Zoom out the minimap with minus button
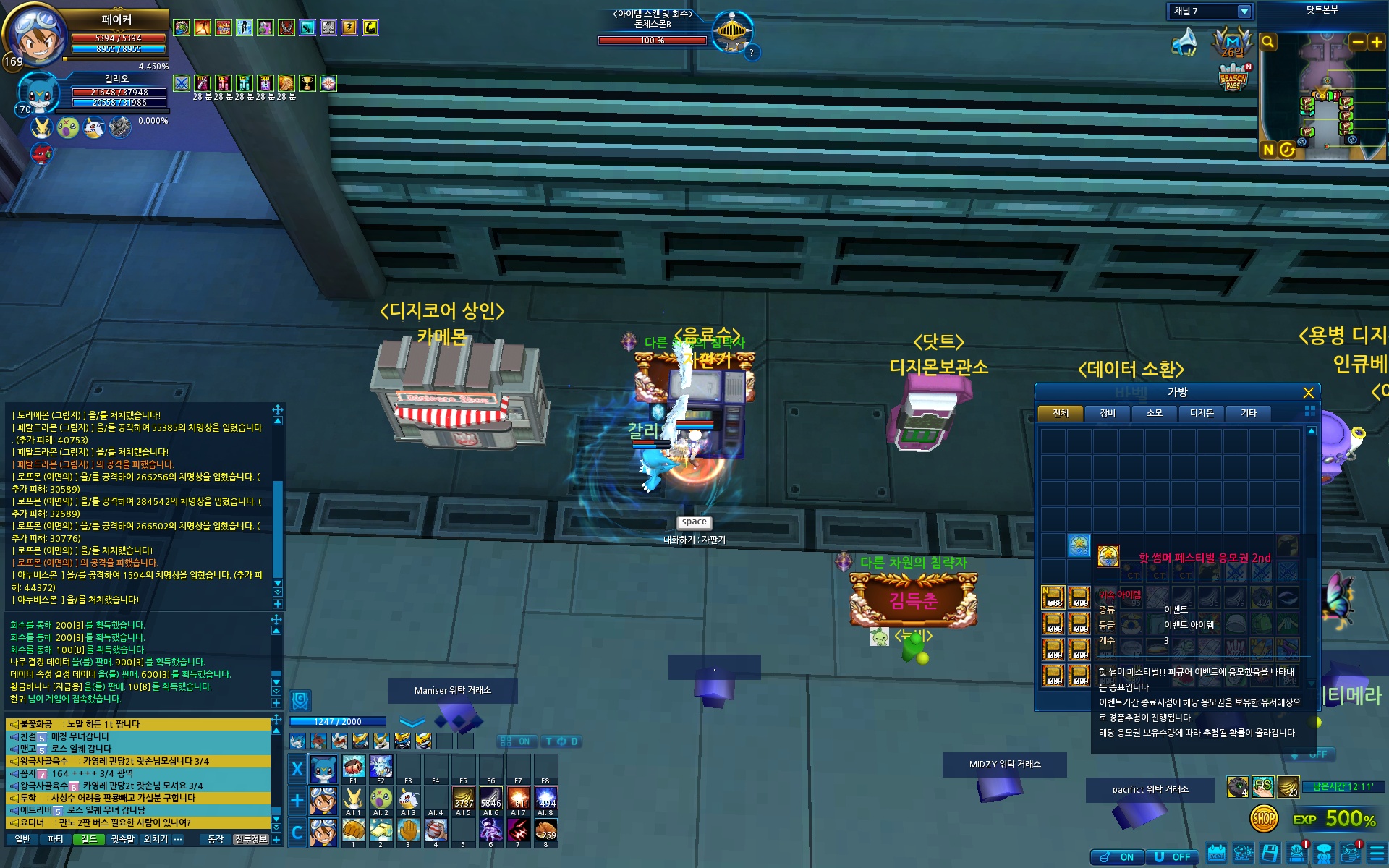 point(1358,42)
